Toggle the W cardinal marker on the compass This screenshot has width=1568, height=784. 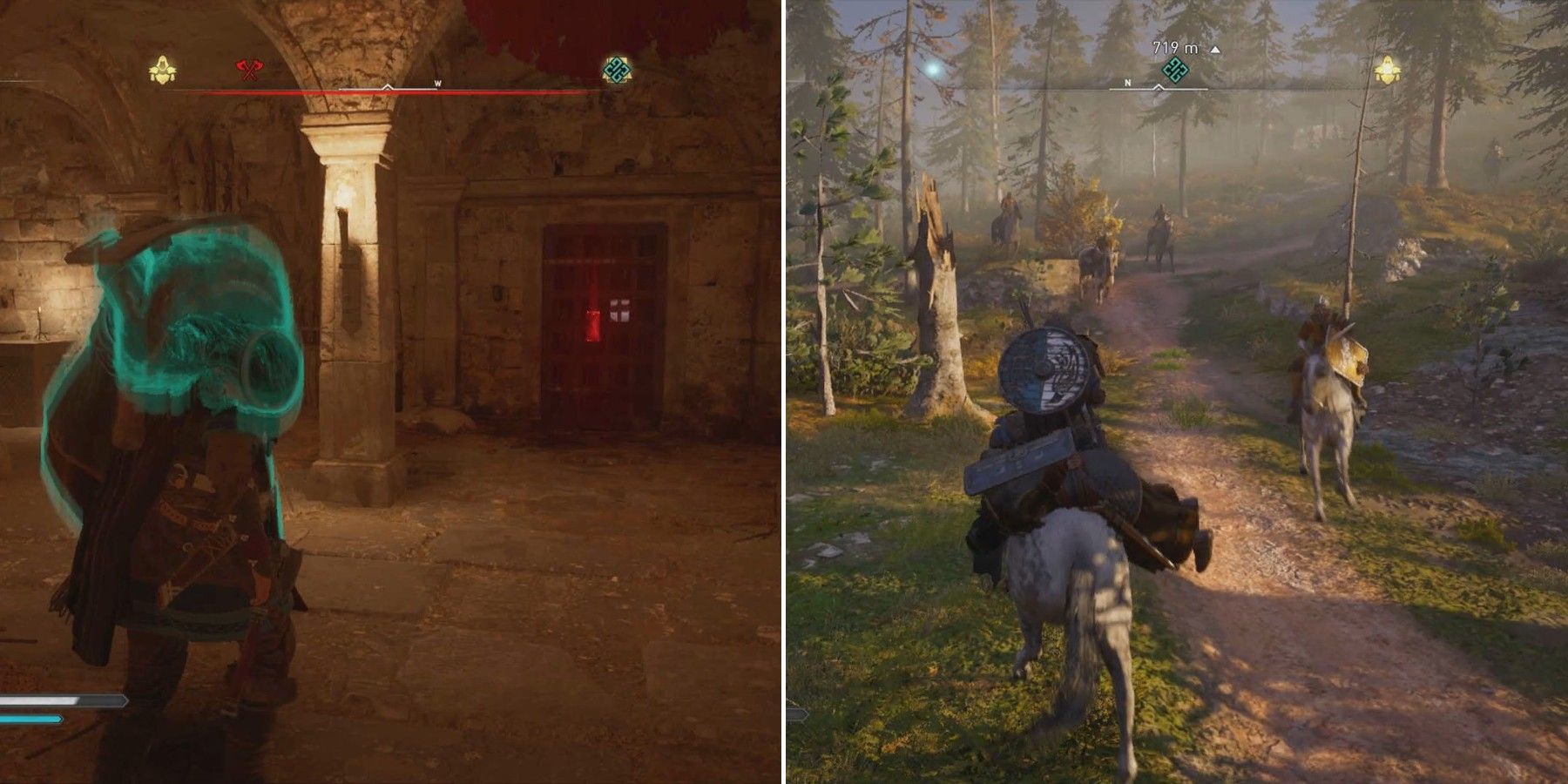pos(437,81)
